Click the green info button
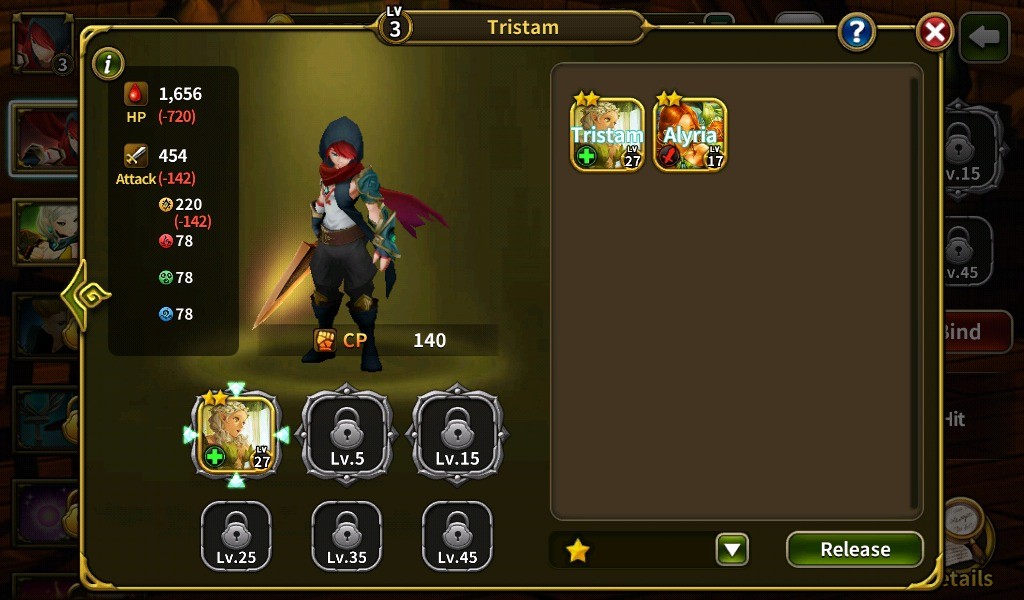Viewport: 1024px width, 600px height. point(108,65)
